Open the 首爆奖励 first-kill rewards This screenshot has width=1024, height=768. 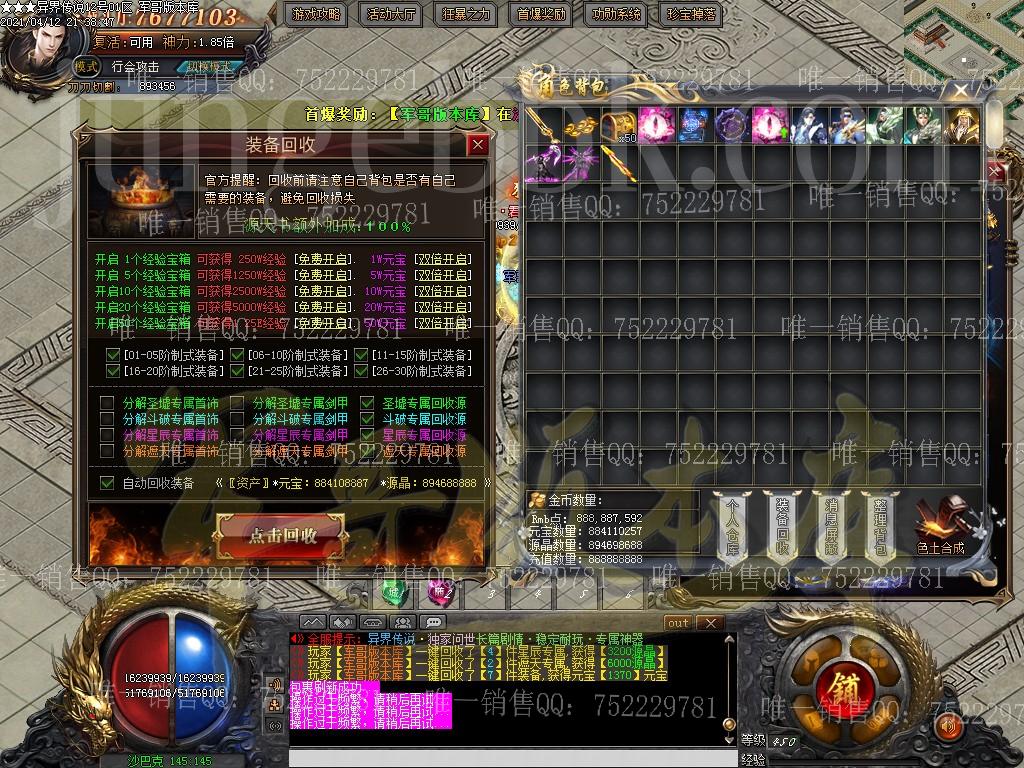click(541, 14)
